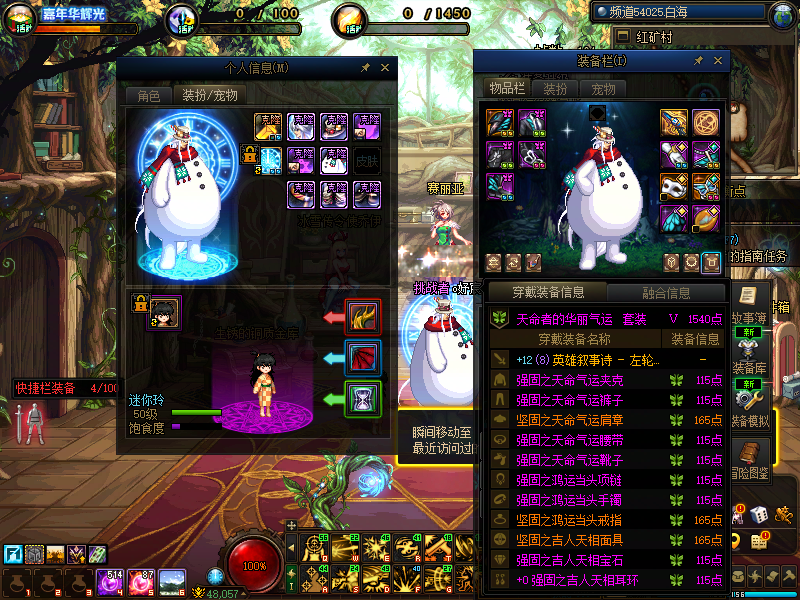Select the white mask equipment slot

pos(674,186)
